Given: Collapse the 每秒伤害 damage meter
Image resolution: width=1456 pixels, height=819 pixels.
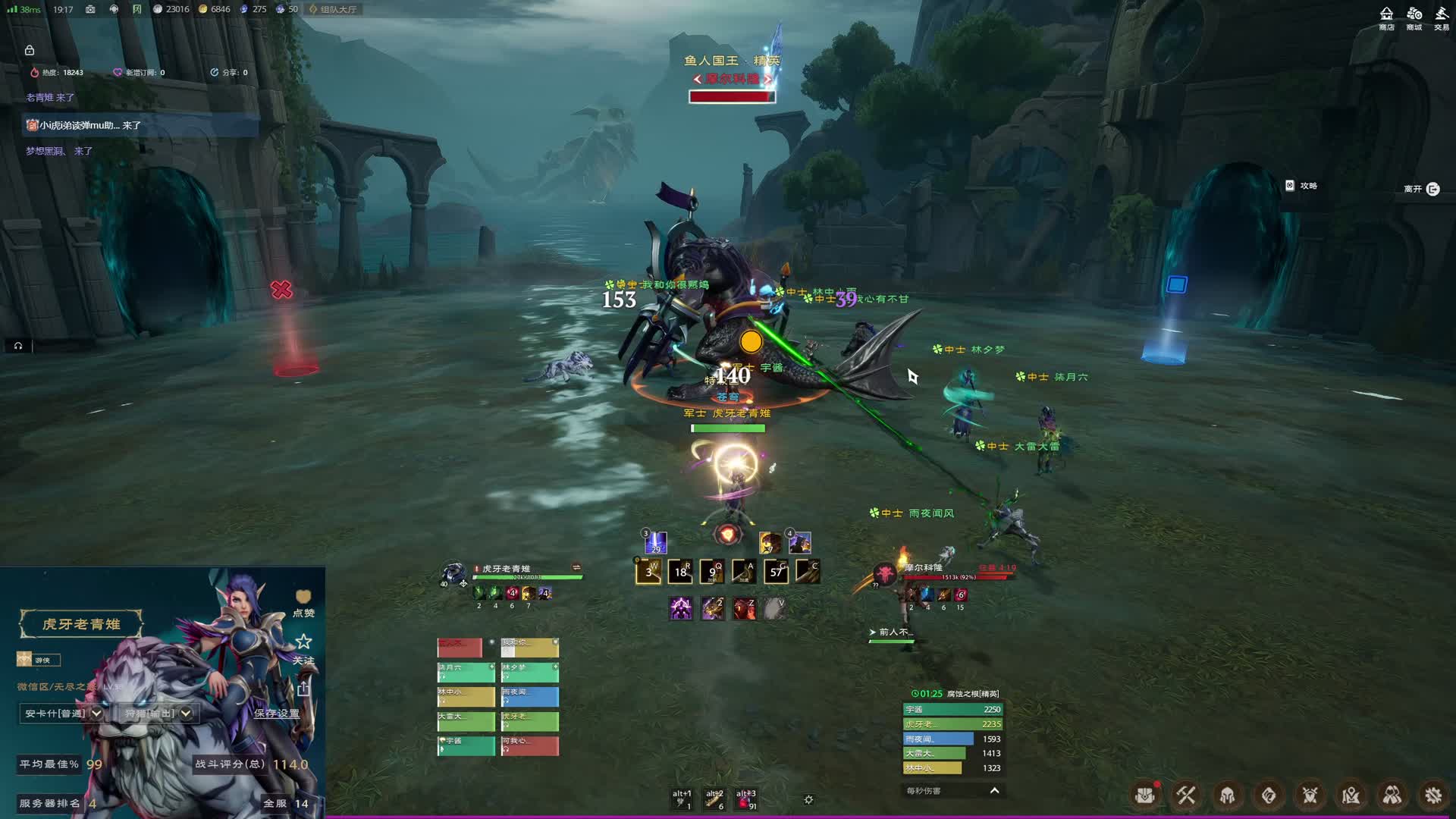Looking at the screenshot, I should click(994, 790).
